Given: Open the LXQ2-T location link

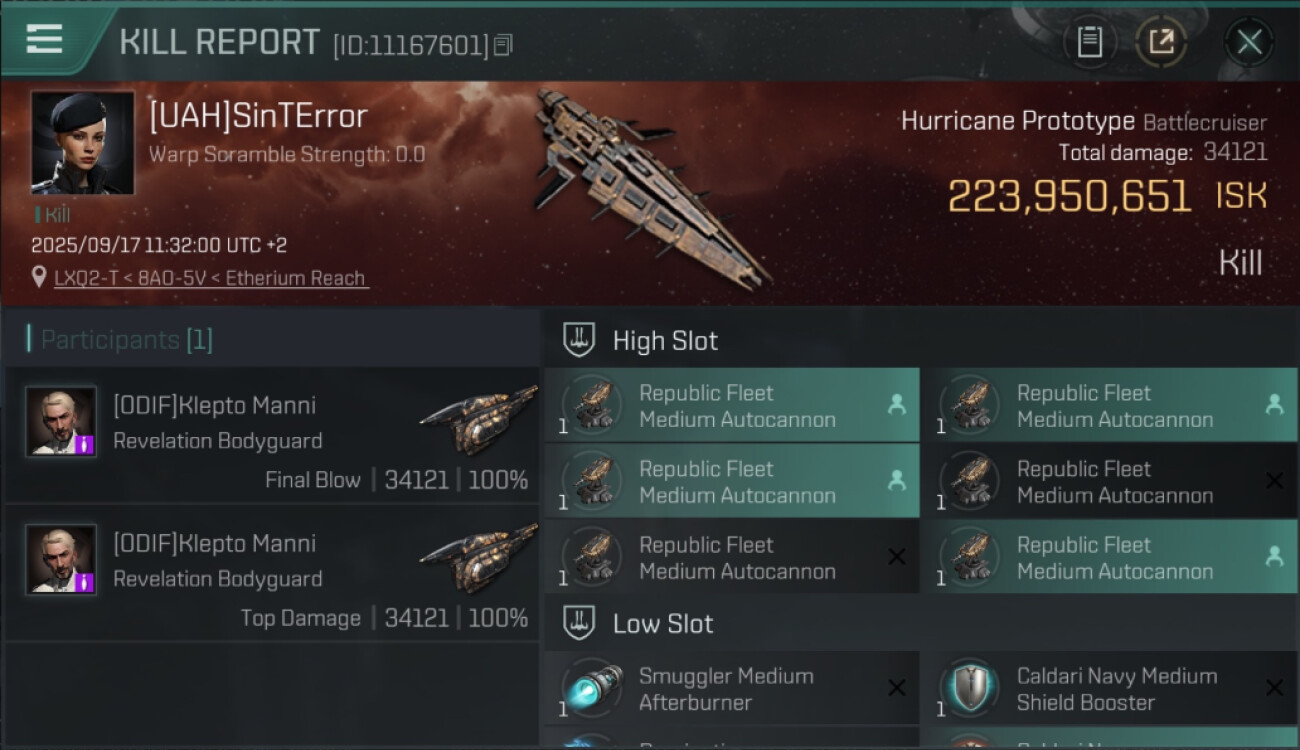Looking at the screenshot, I should point(211,278).
